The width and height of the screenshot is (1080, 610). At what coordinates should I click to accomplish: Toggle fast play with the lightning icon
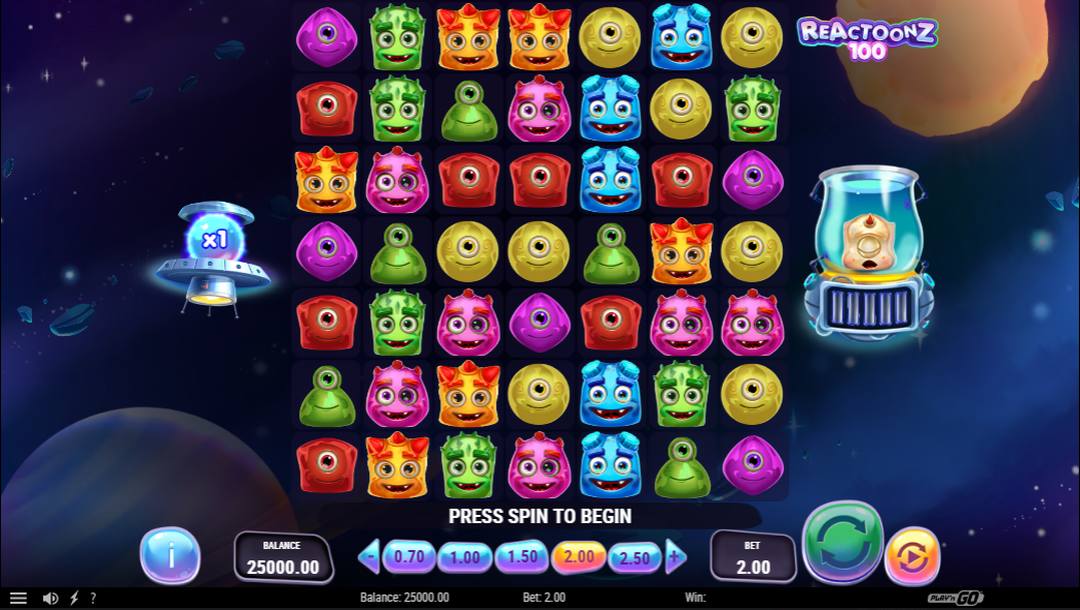tap(74, 598)
